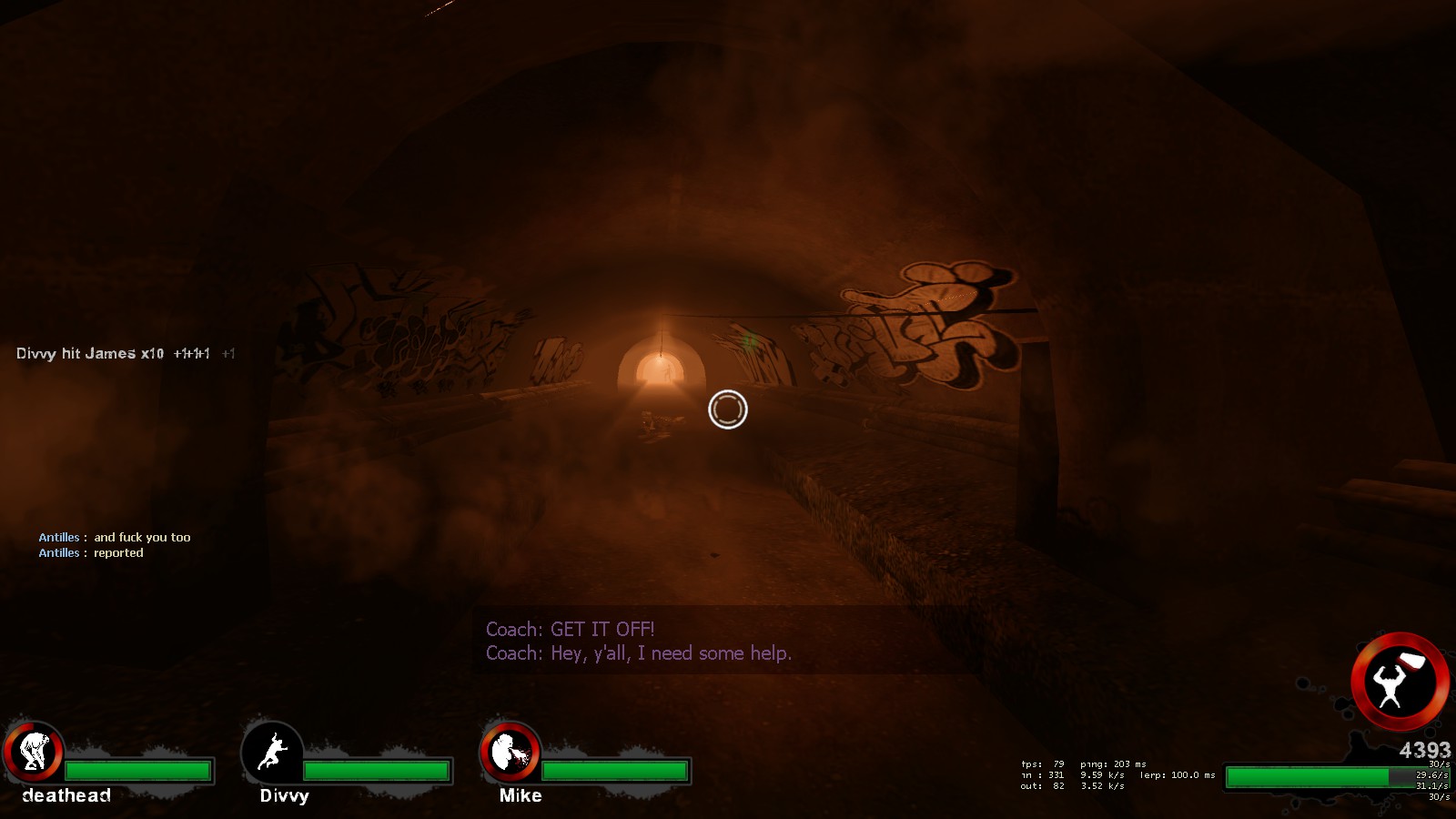Viewport: 1456px width, 819px height.
Task: Activate the Charger ability icon
Action: (1399, 681)
